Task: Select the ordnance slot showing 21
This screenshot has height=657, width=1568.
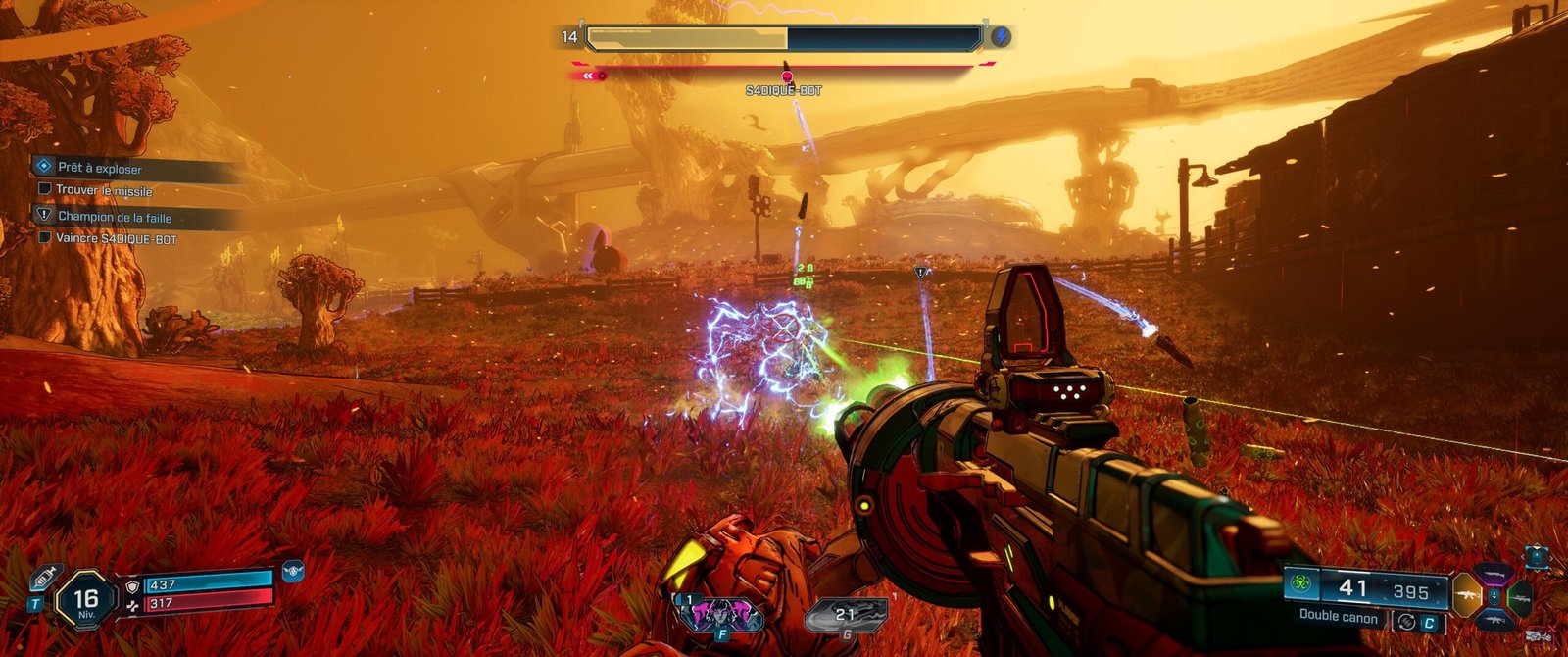Action: [x=845, y=615]
